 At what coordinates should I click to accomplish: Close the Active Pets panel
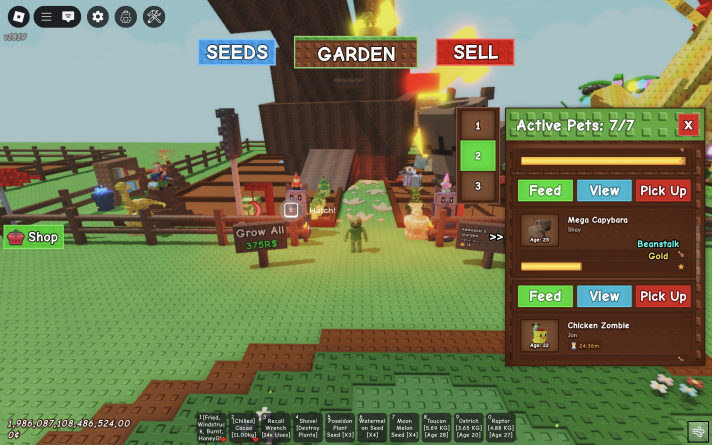click(x=688, y=125)
